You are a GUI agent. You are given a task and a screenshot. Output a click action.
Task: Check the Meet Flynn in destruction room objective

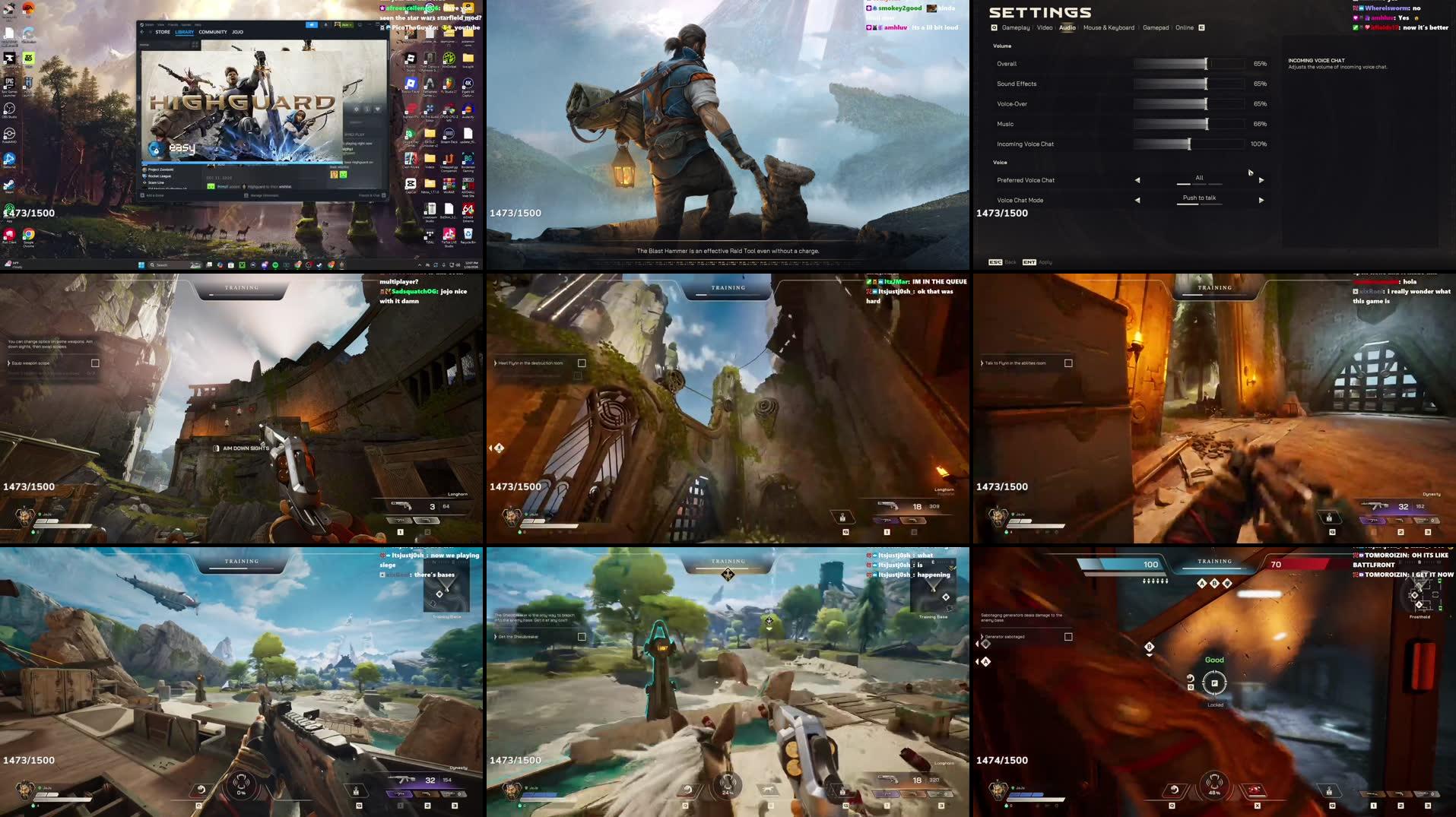(581, 363)
